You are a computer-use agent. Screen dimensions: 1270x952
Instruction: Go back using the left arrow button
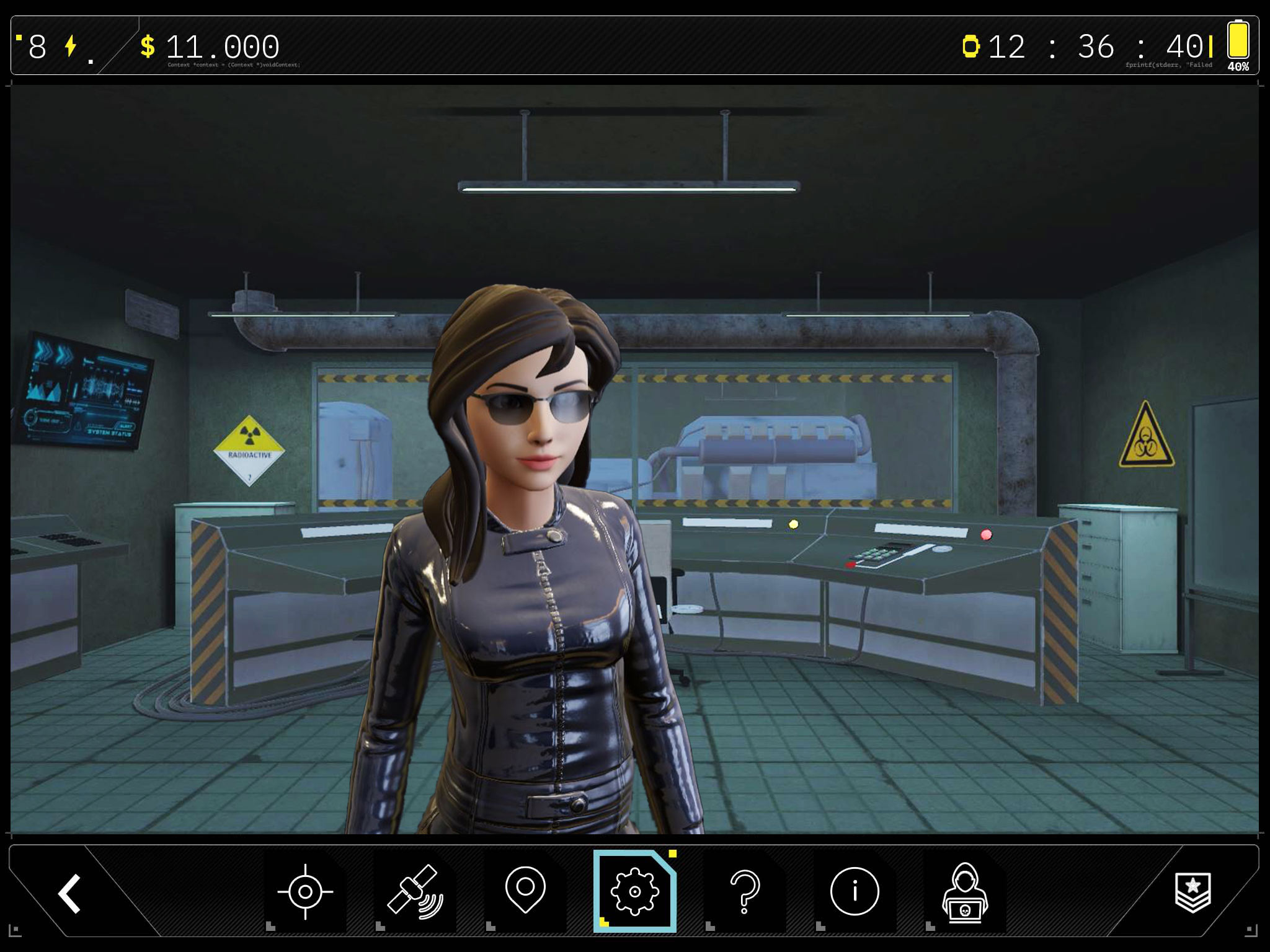[69, 893]
